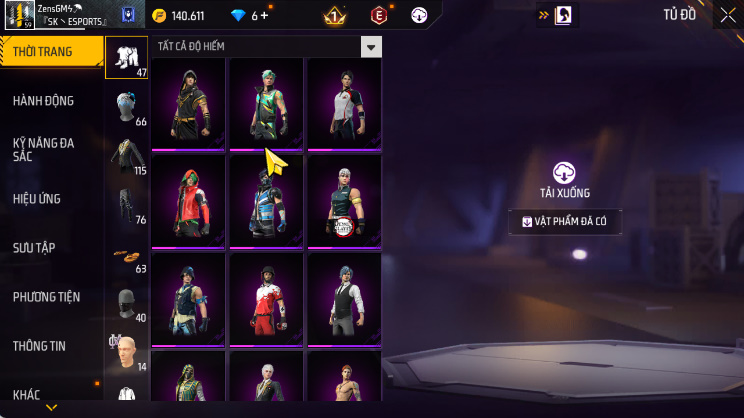This screenshot has width=744, height=418.
Task: Switch to the HÀNH ĐỘNG tab
Action: 43,100
